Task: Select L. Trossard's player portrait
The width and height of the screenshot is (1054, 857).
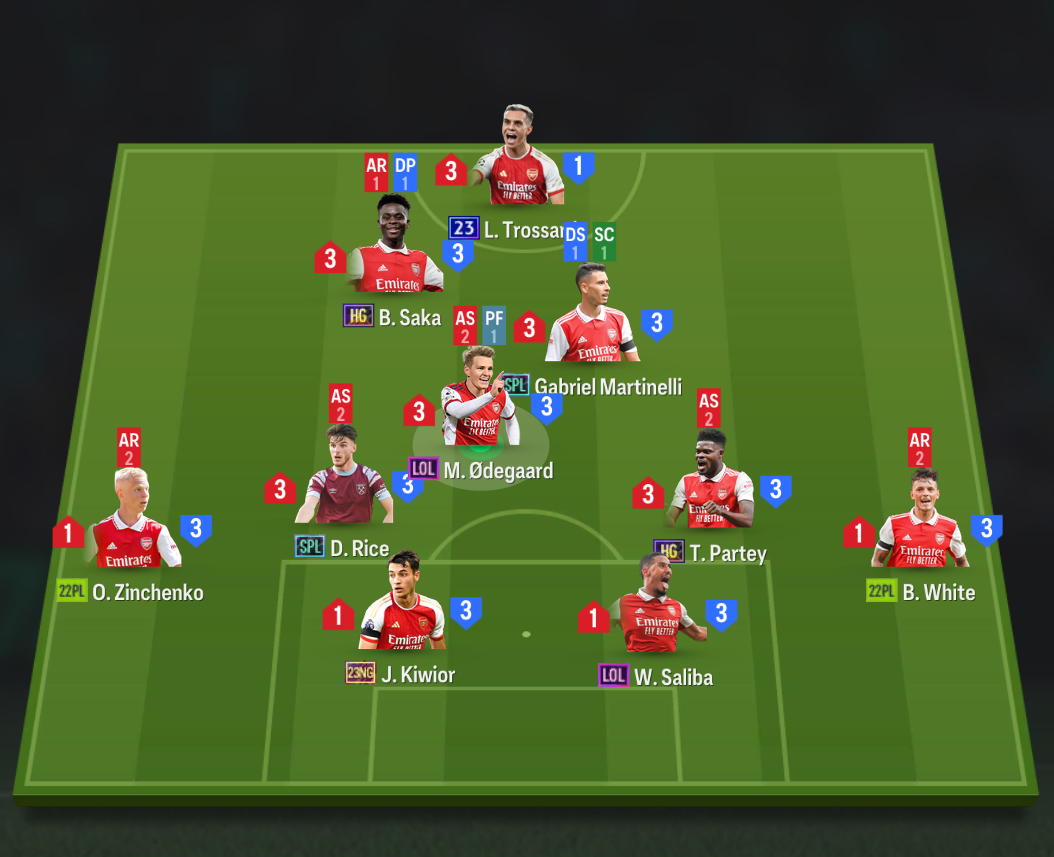Action: click(x=518, y=158)
